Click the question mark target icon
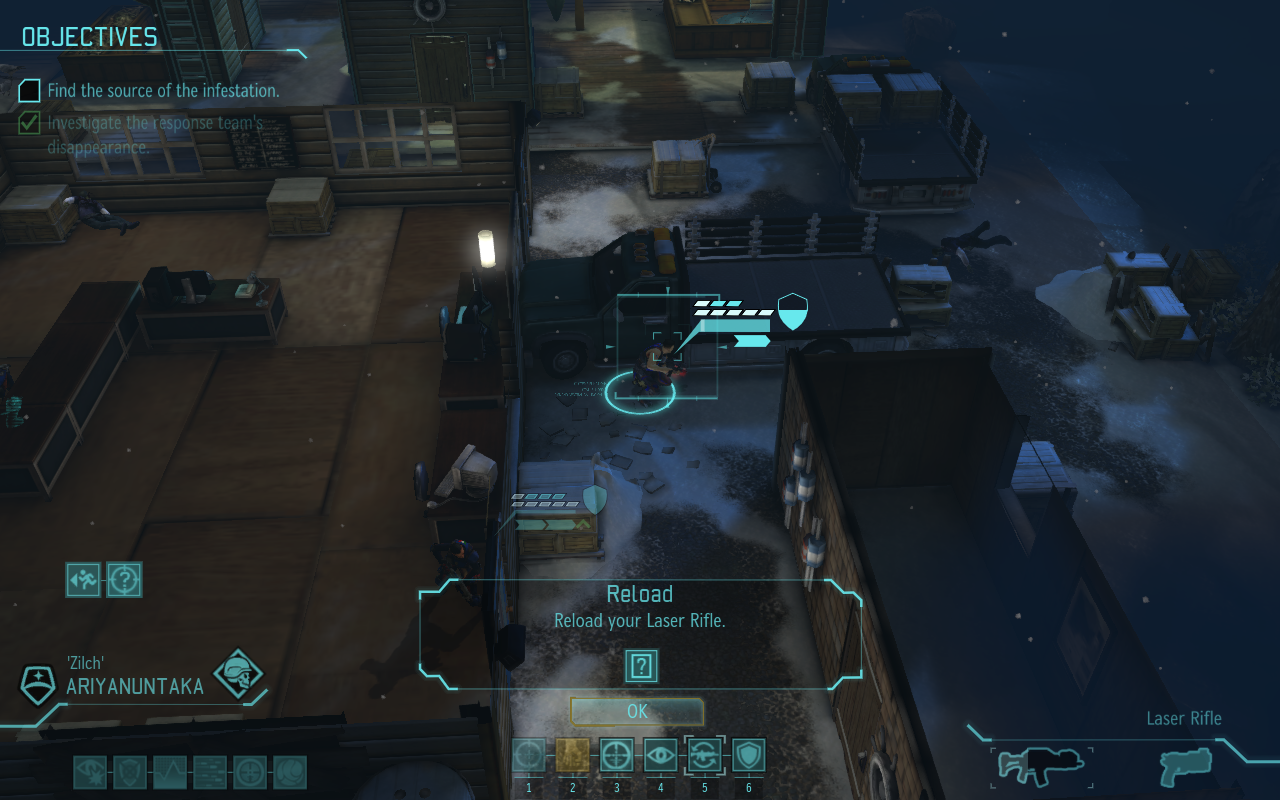 125,579
